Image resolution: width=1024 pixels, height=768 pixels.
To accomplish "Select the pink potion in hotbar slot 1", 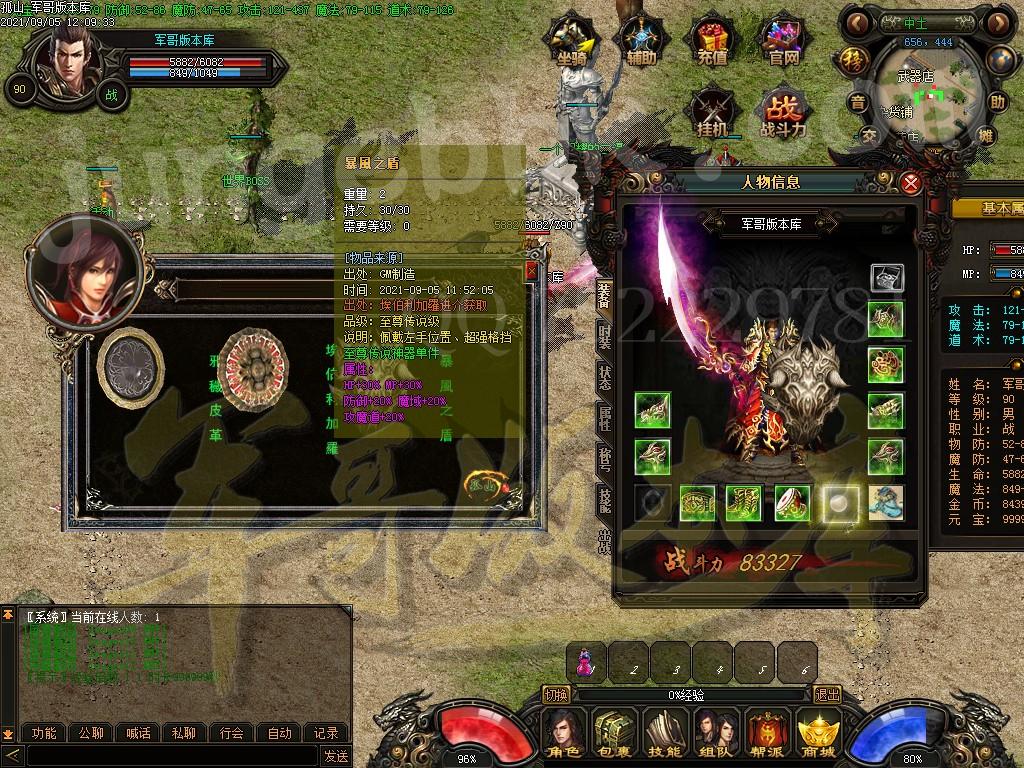I will (586, 662).
